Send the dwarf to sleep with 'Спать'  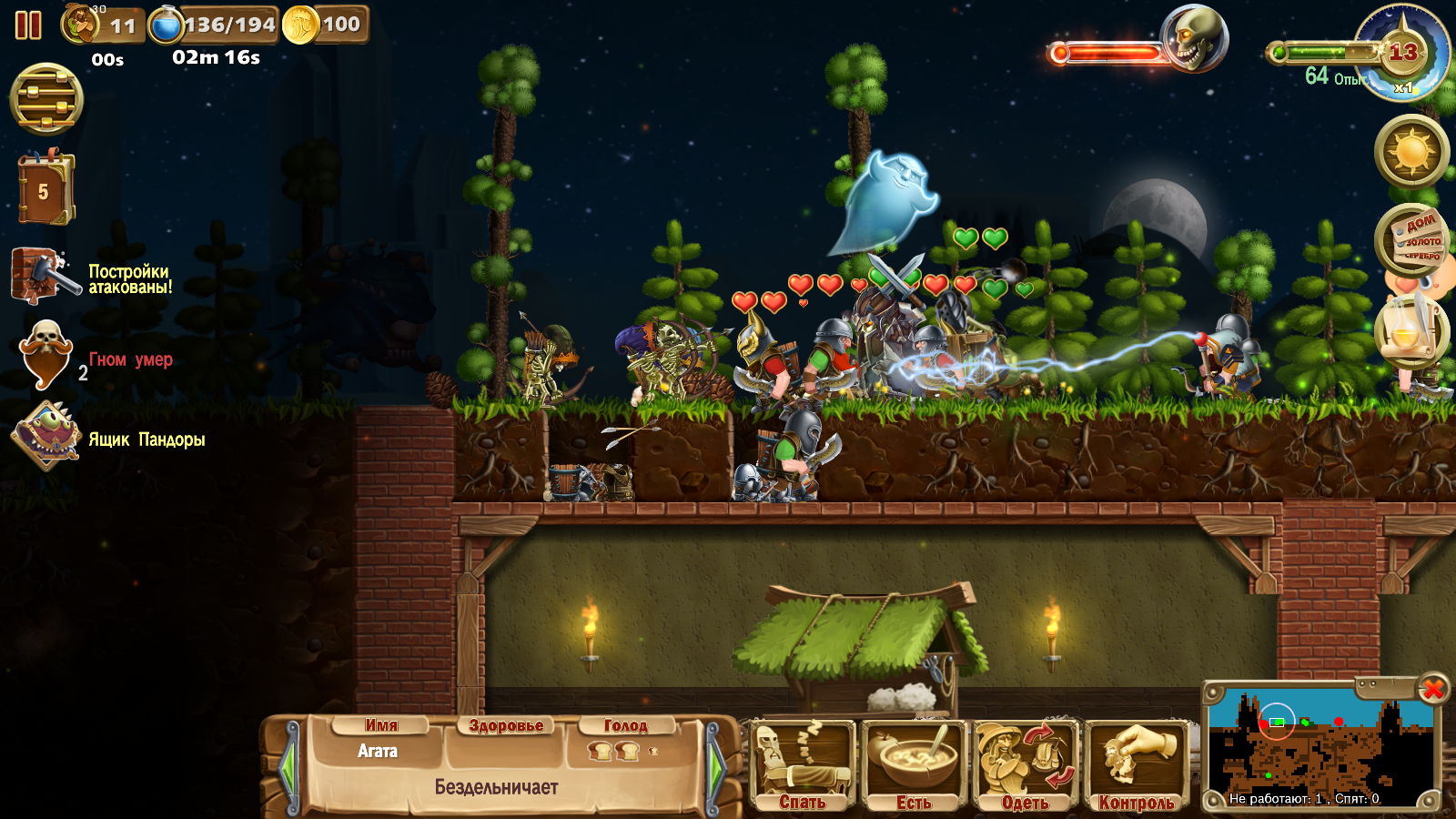tap(802, 765)
